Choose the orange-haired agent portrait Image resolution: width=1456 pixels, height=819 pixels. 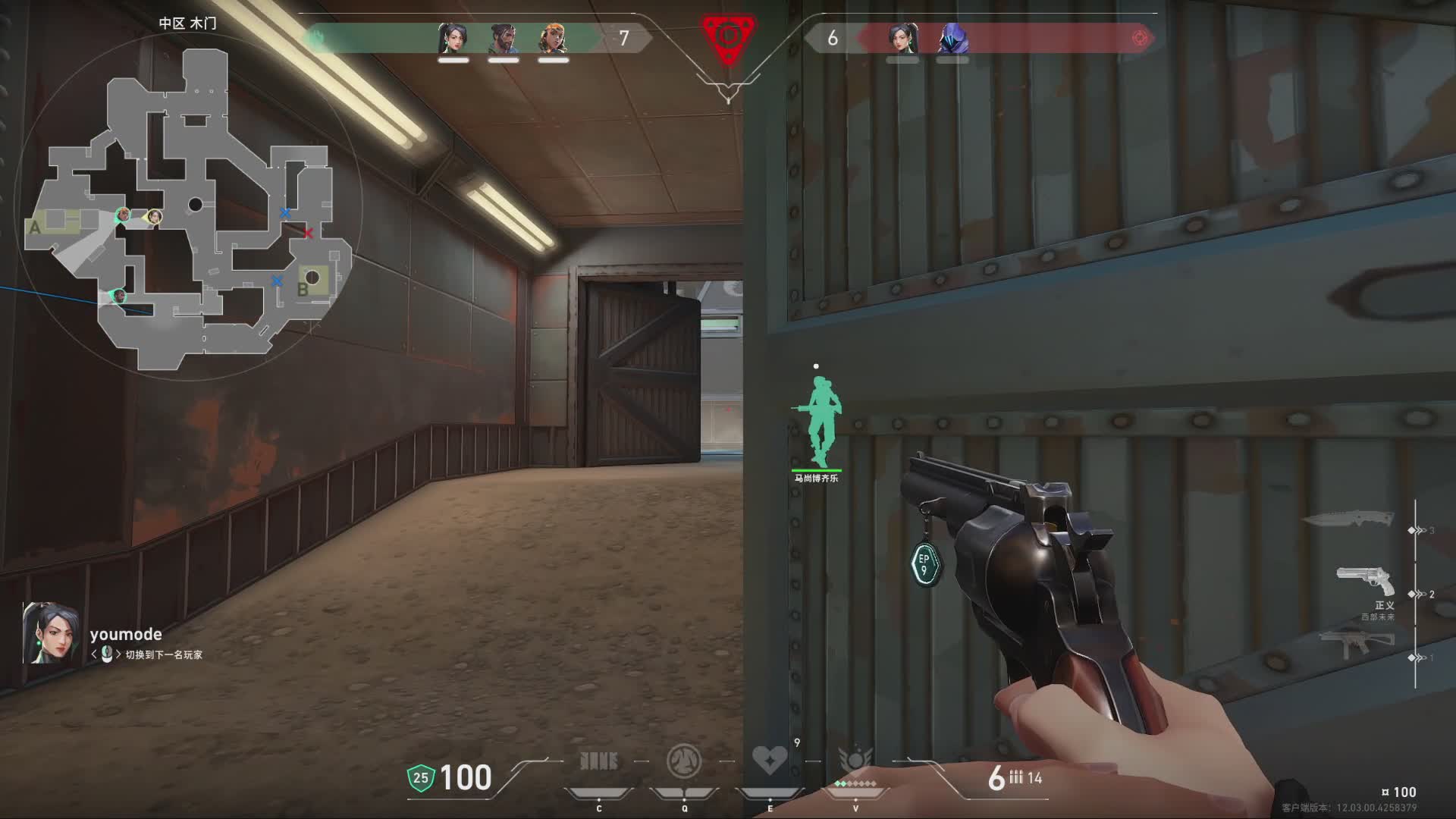pos(553,38)
